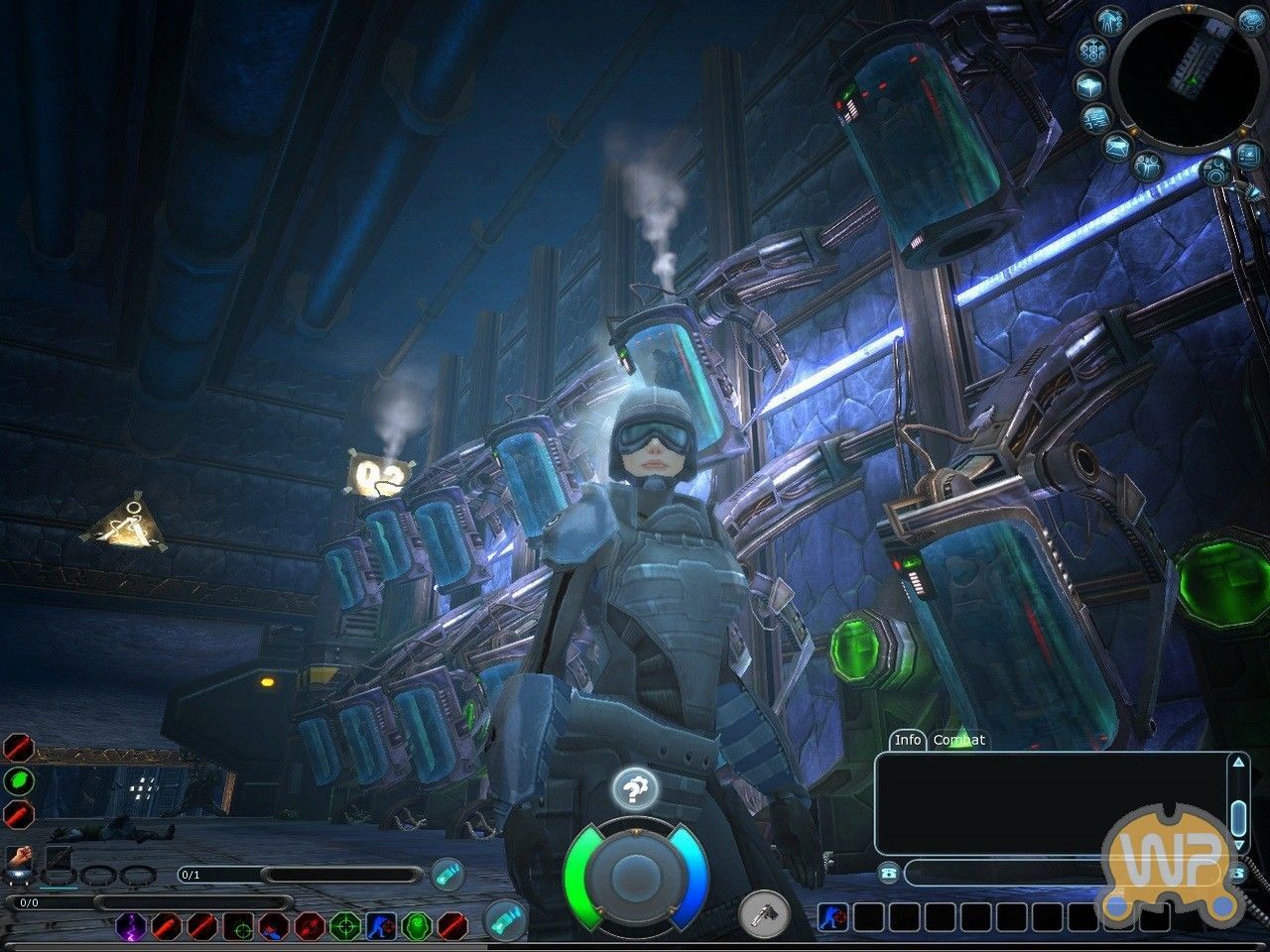Activate the green crosshair targeting ability

pos(344,926)
